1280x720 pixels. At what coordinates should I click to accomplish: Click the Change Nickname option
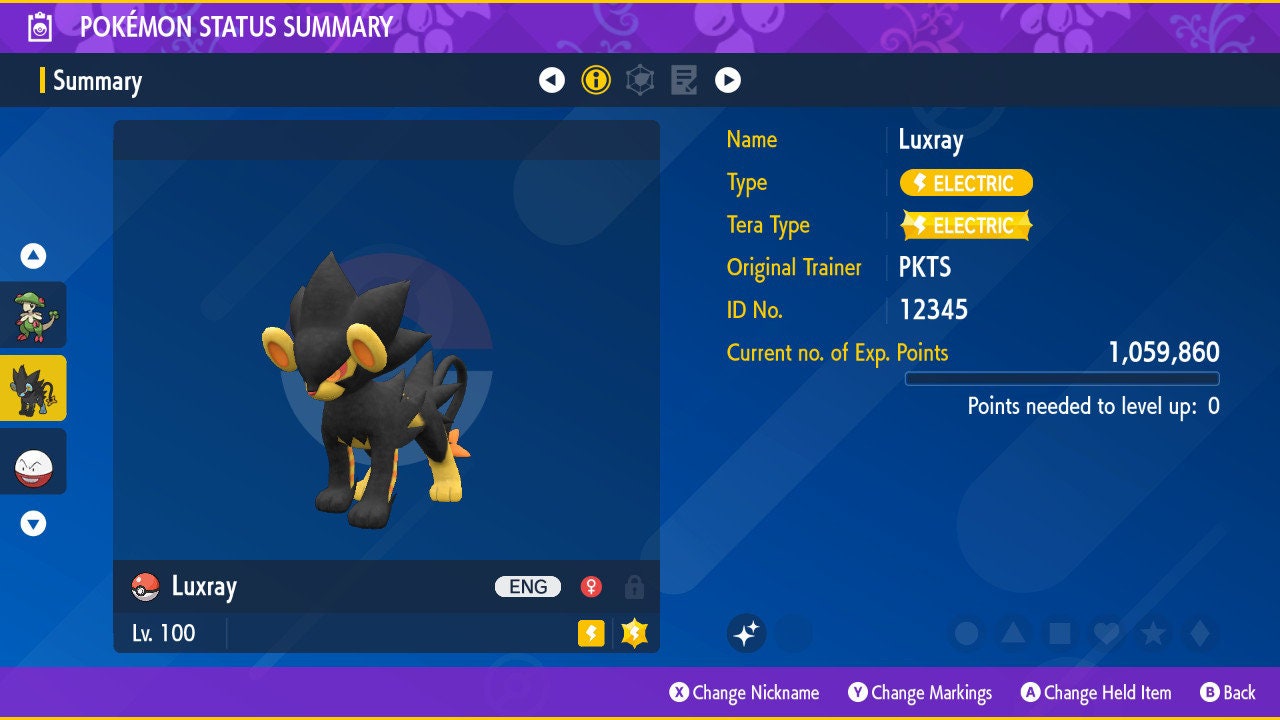coord(745,693)
